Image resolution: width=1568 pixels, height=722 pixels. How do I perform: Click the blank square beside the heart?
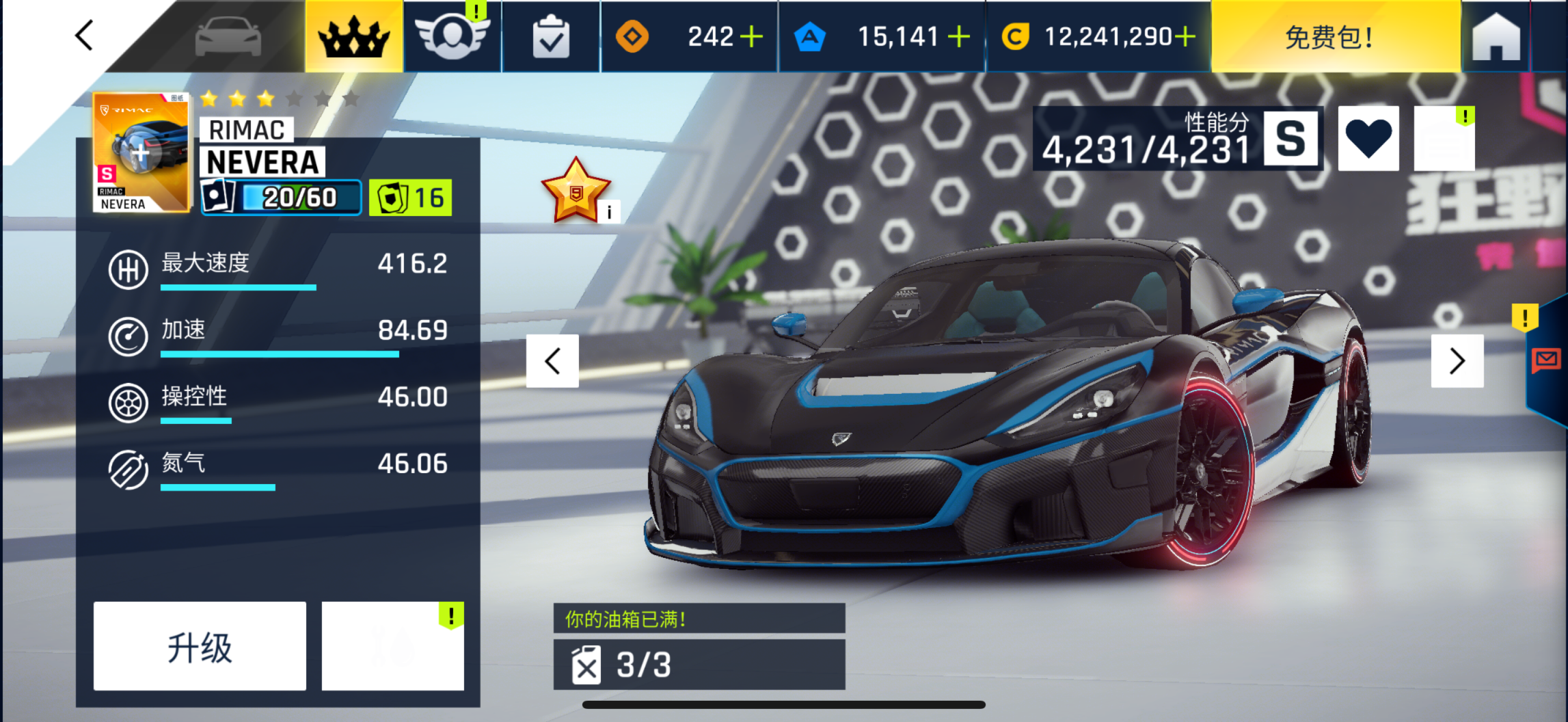tap(1444, 139)
